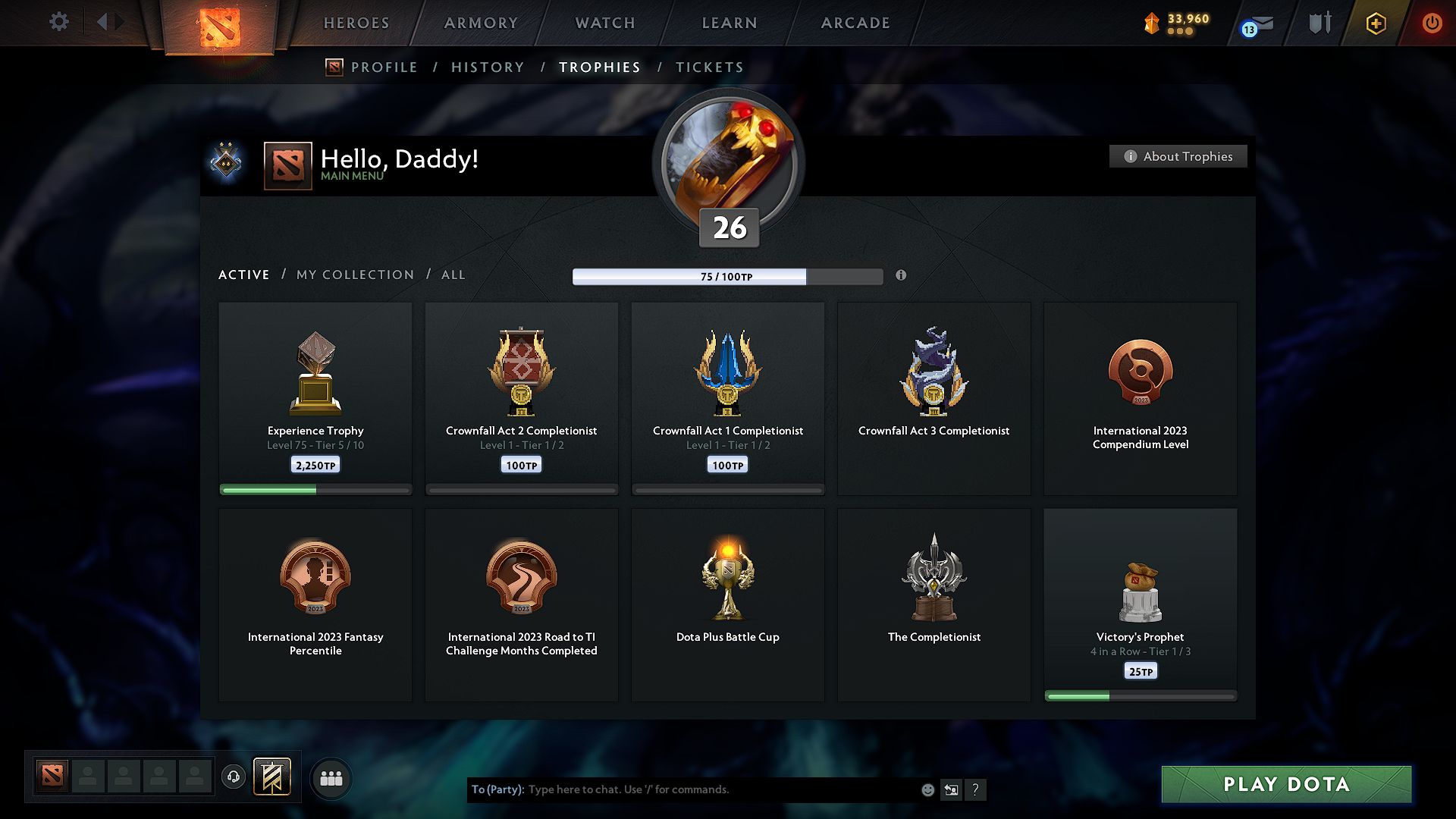Viewport: 1456px width, 819px height.
Task: Expand About Trophies information panel
Action: point(1178,156)
